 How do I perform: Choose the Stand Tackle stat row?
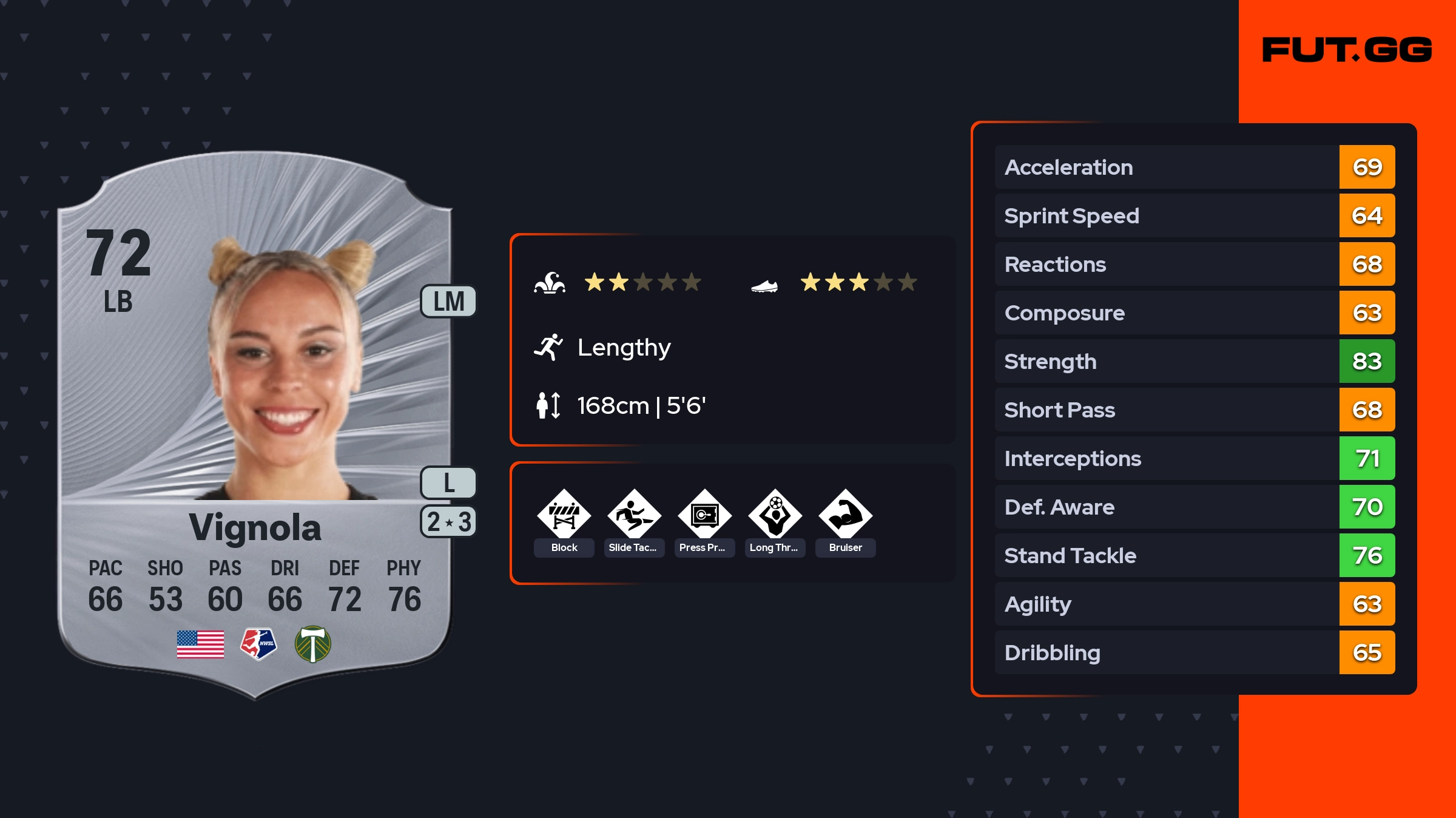[x=1194, y=555]
